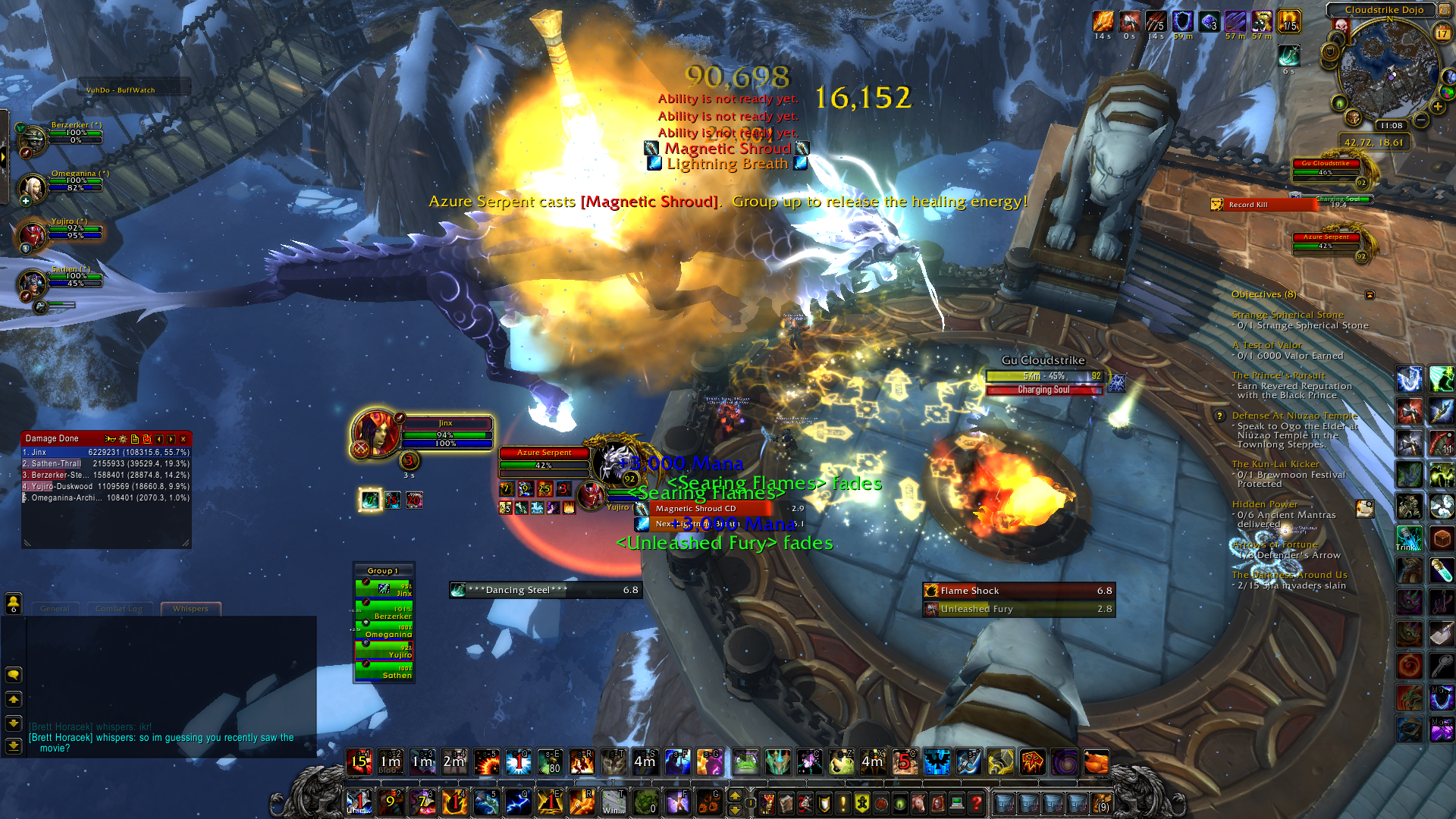The width and height of the screenshot is (1456, 819).
Task: Open the Kun-Lai Kicker quest entry
Action: tap(1276, 464)
